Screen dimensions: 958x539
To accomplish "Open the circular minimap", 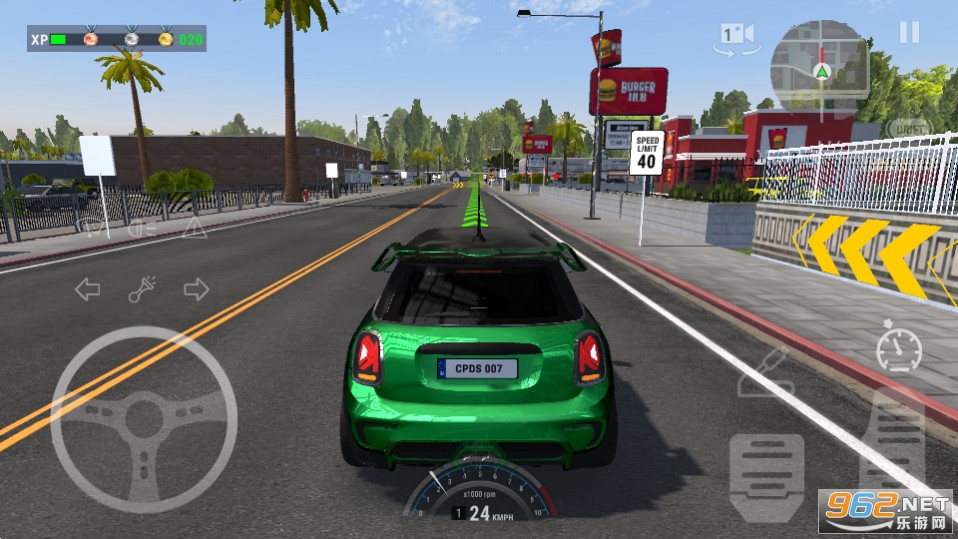I will click(819, 66).
